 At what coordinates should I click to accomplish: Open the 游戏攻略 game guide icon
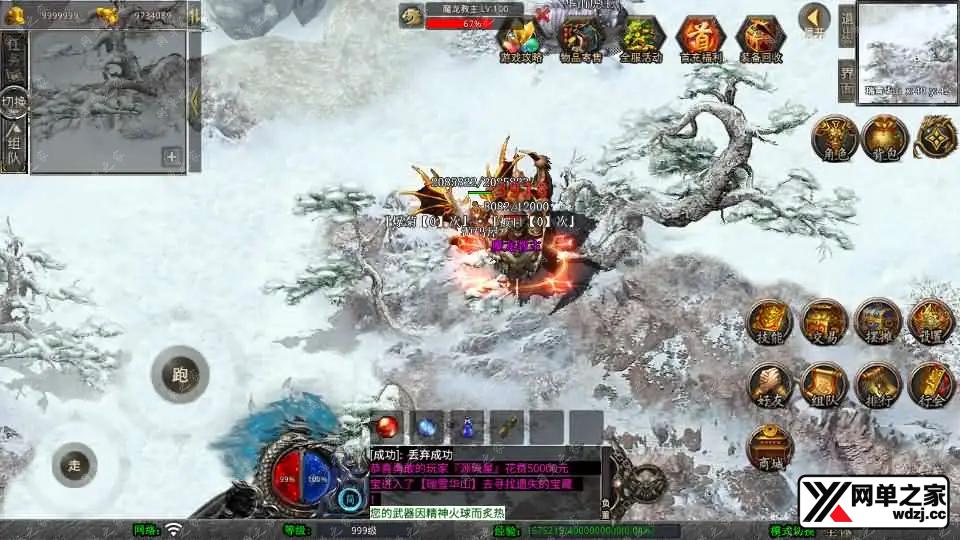[x=521, y=38]
